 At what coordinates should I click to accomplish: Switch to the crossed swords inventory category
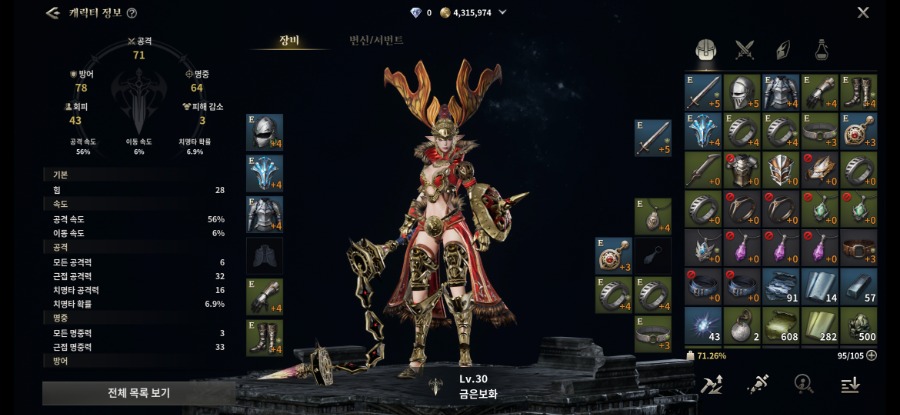[x=744, y=49]
